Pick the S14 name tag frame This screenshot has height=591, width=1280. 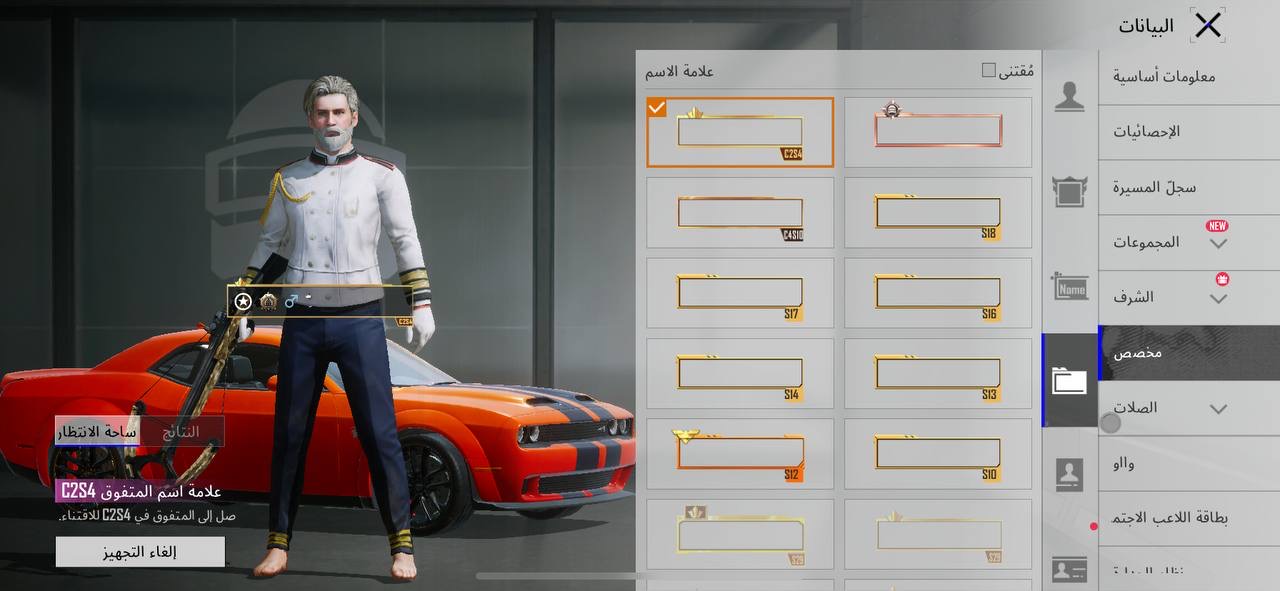[740, 374]
